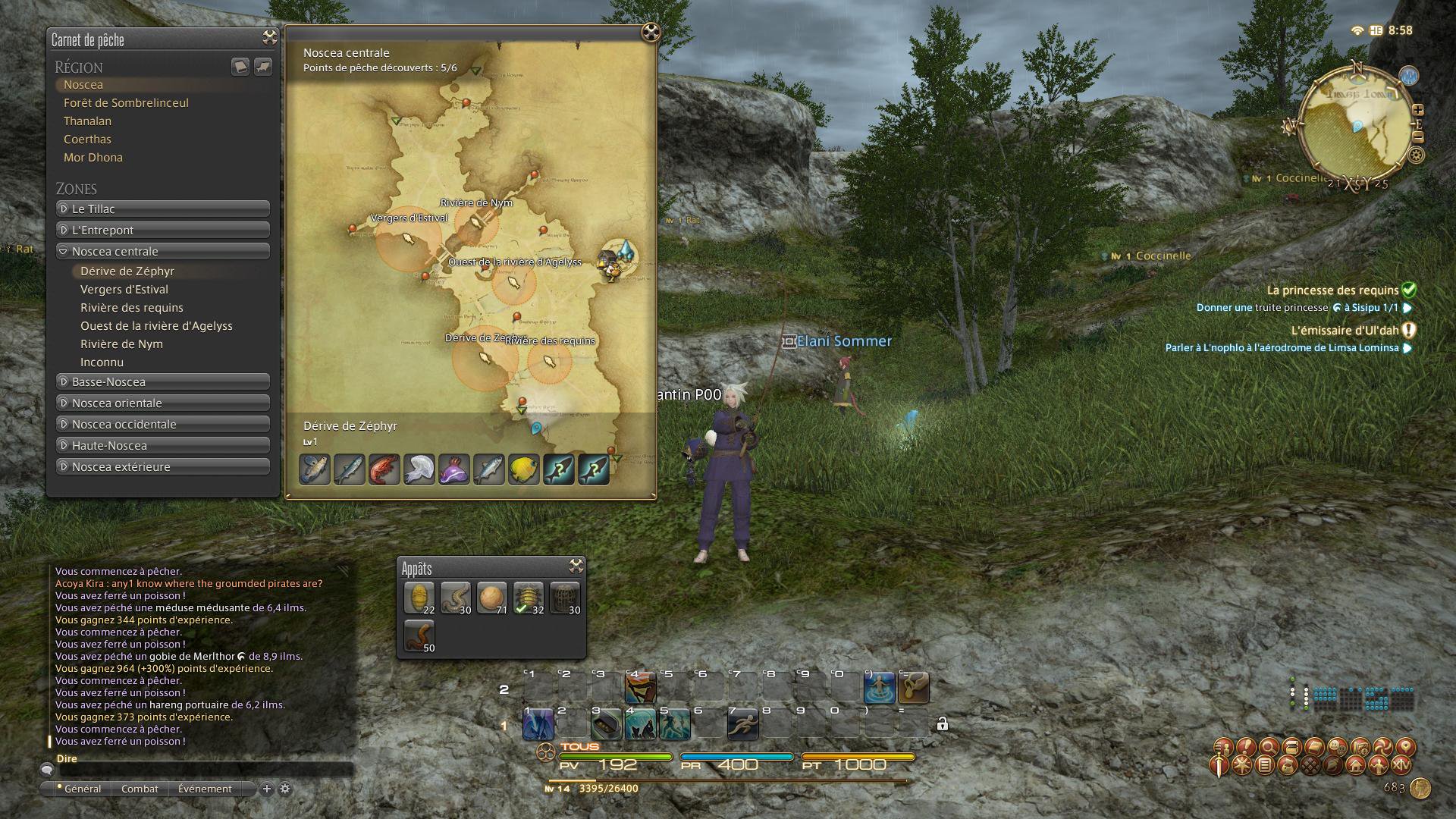The image size is (1456, 819).
Task: Select the red shrimp fish icon
Action: (384, 469)
